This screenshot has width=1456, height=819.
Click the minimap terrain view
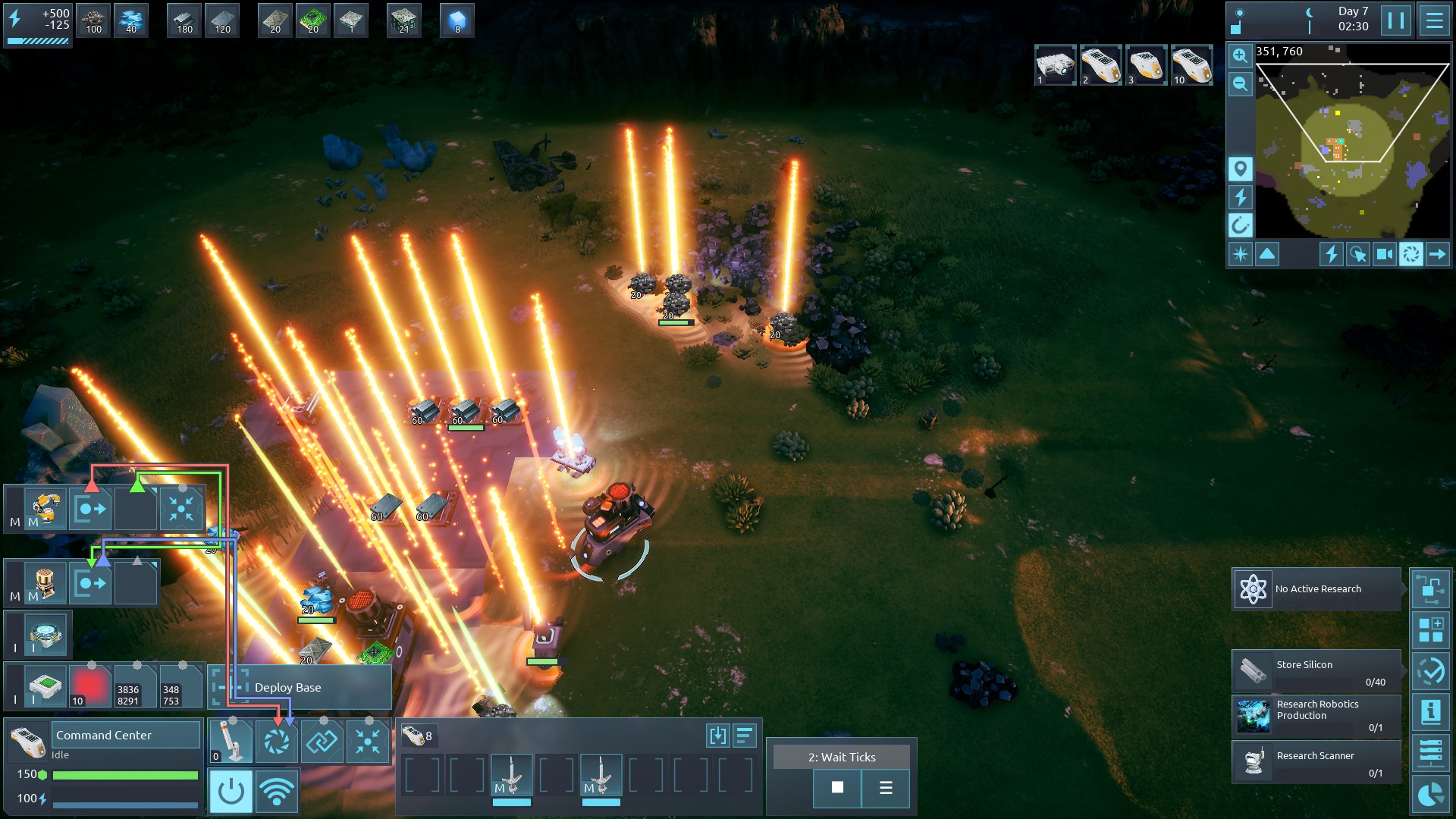(x=1351, y=144)
